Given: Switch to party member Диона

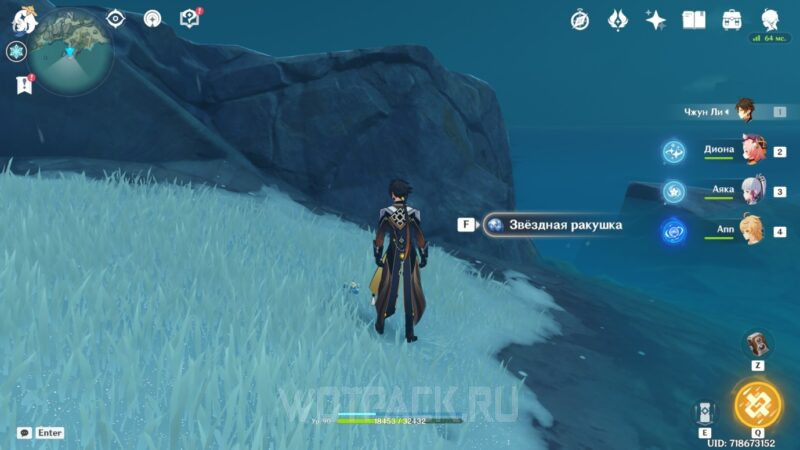Looking at the screenshot, I should 750,150.
